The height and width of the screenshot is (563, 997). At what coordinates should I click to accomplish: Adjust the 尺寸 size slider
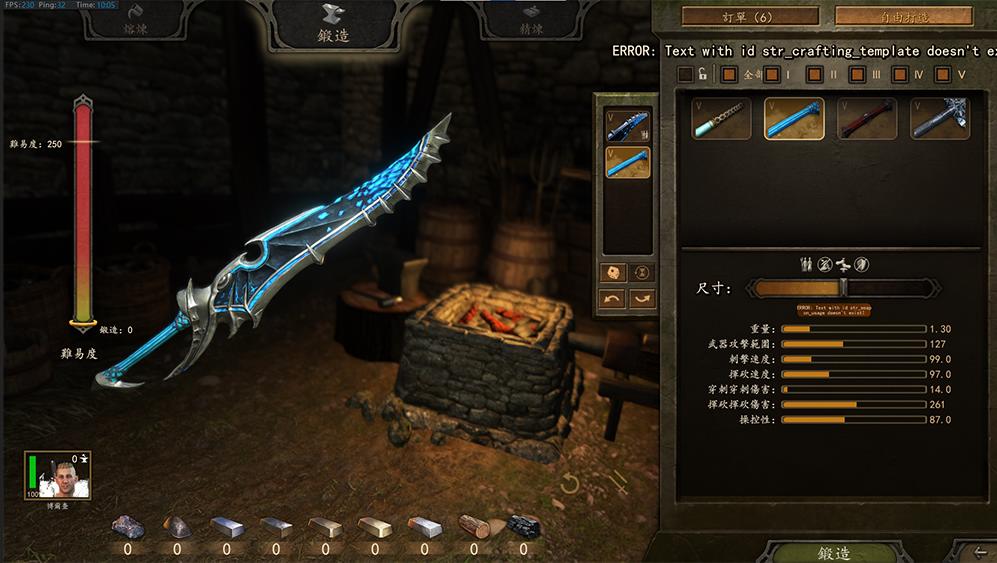(844, 288)
